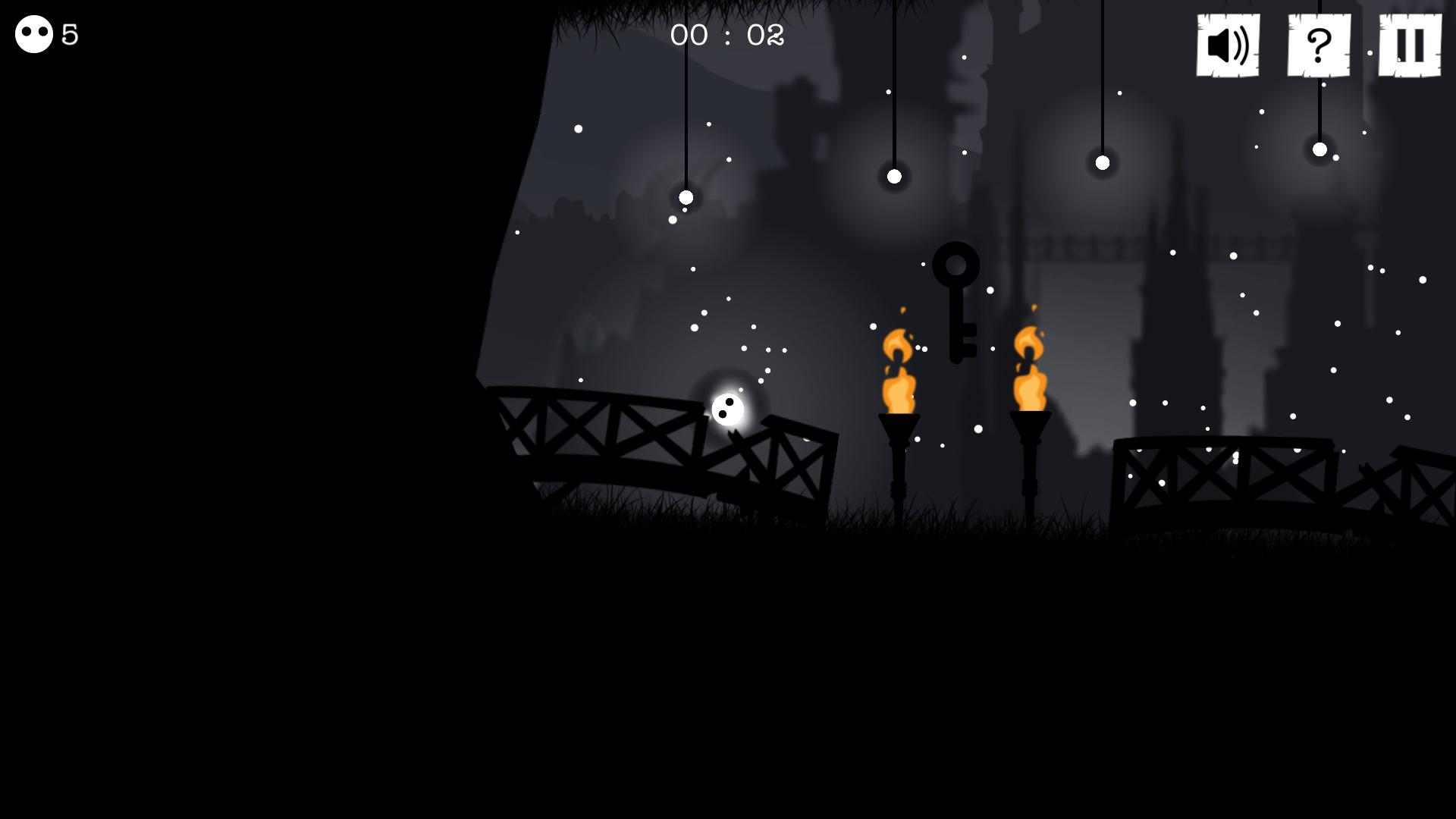Toggle the sound speaker button
The height and width of the screenshot is (819, 1456).
point(1228,45)
